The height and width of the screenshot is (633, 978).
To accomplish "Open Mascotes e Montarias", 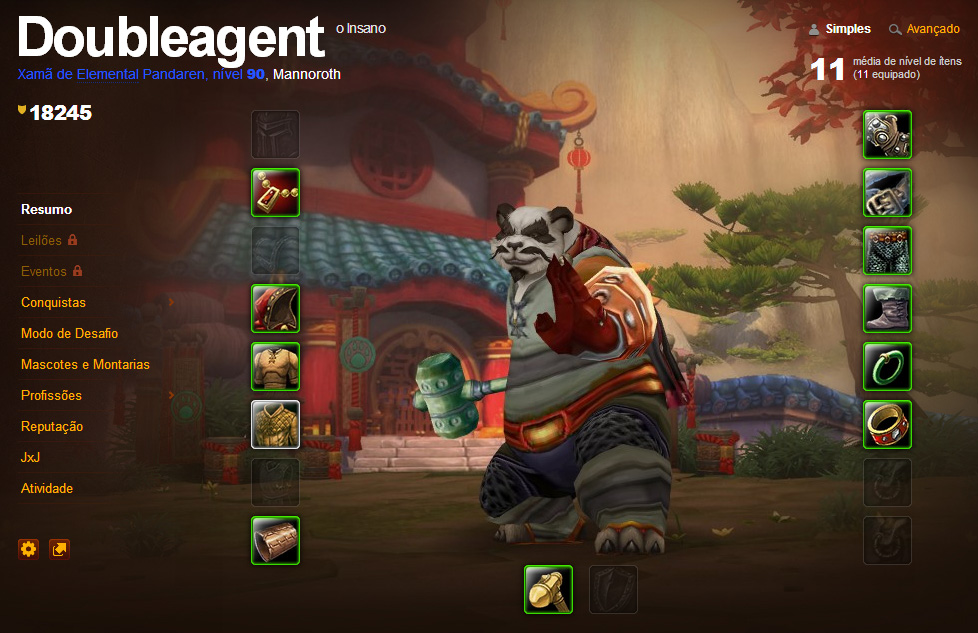I will [x=85, y=364].
